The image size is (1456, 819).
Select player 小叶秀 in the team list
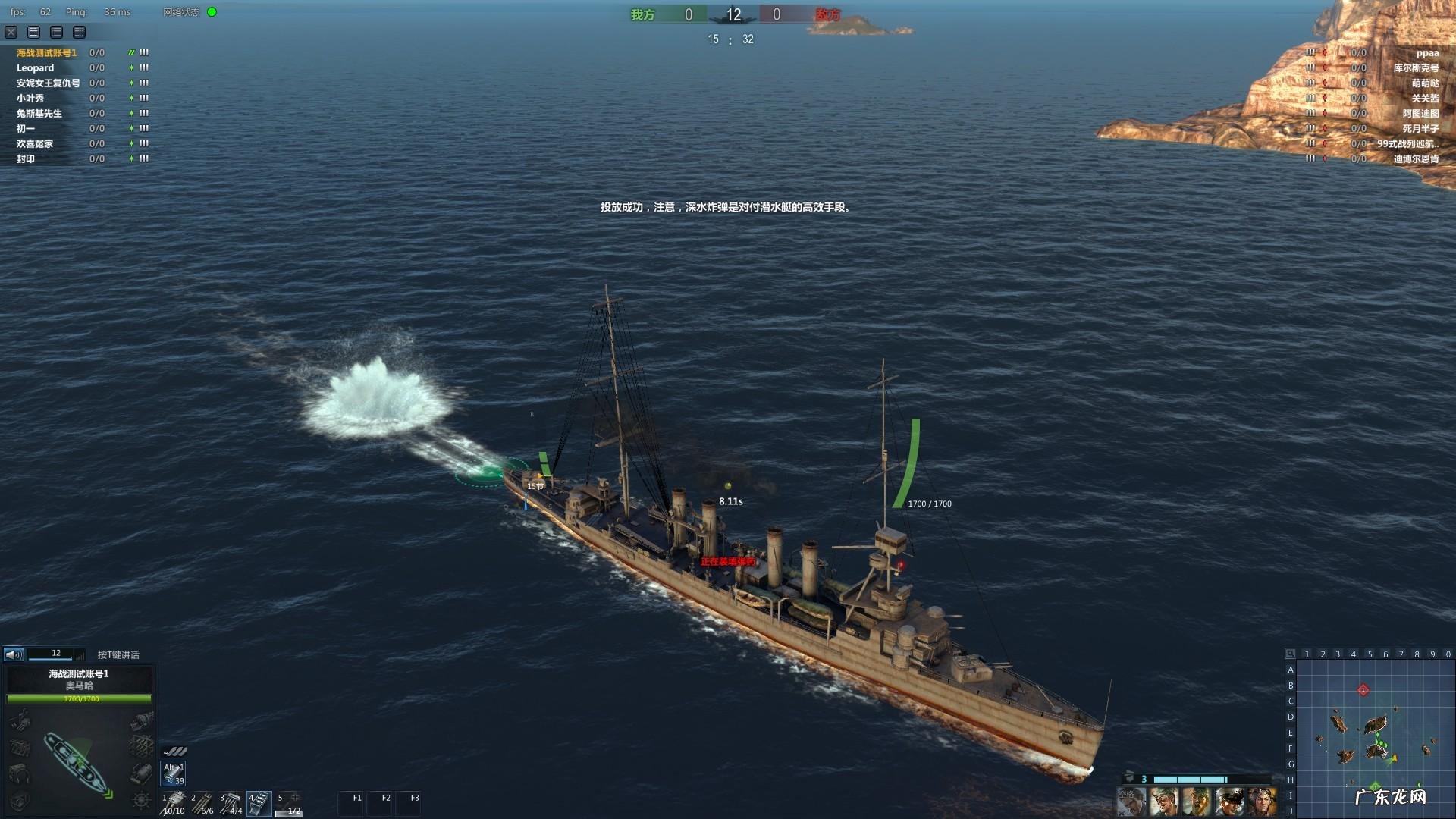[30, 99]
